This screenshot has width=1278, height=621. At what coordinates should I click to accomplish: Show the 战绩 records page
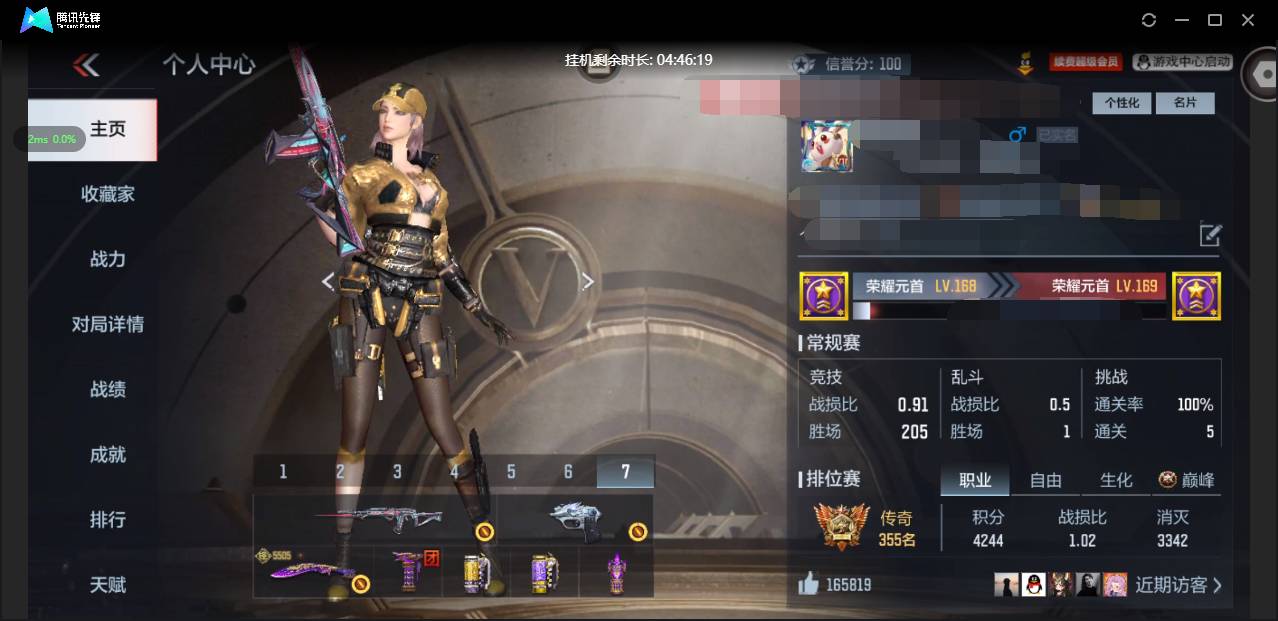108,389
